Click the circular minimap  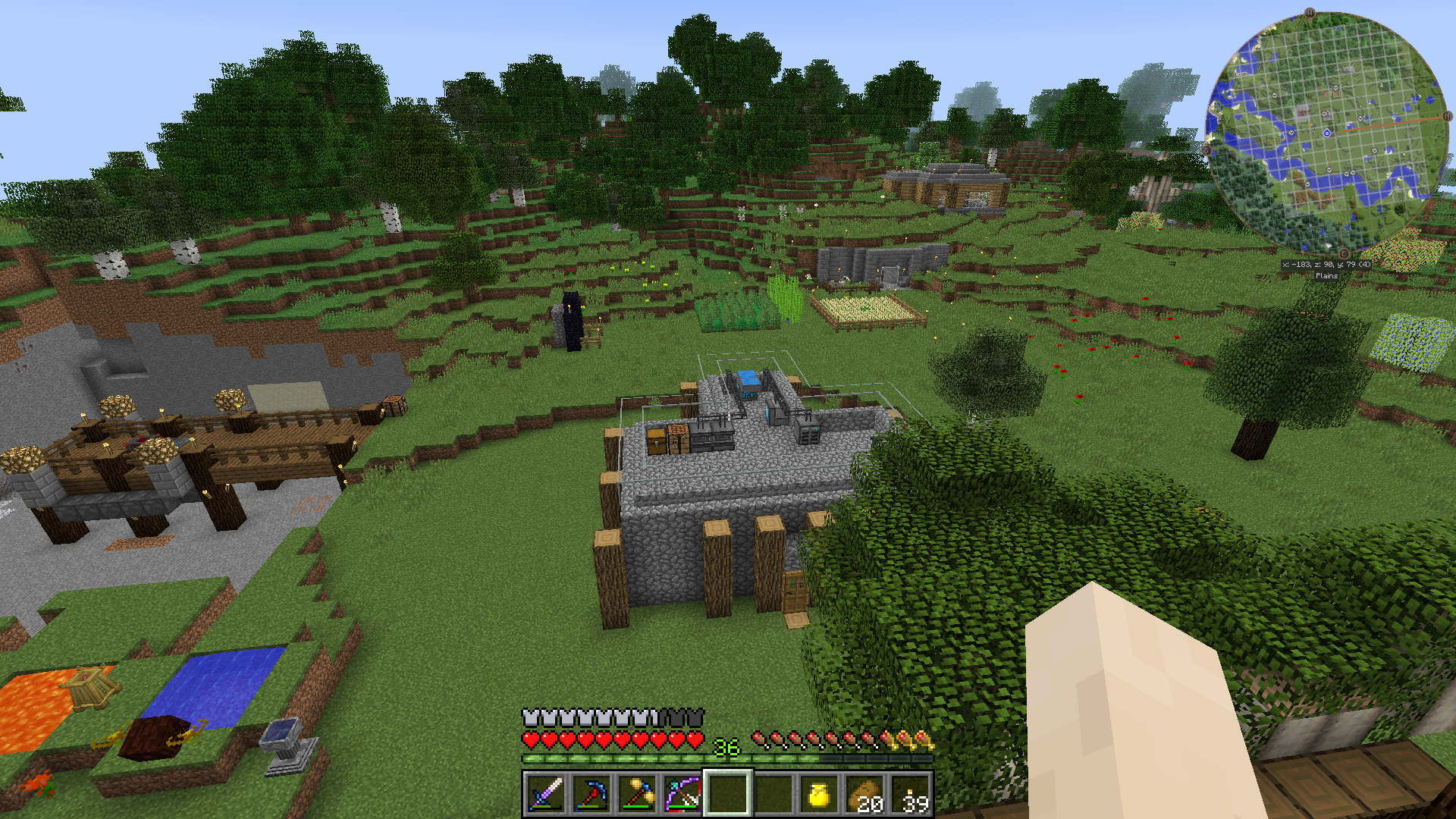(x=1326, y=133)
